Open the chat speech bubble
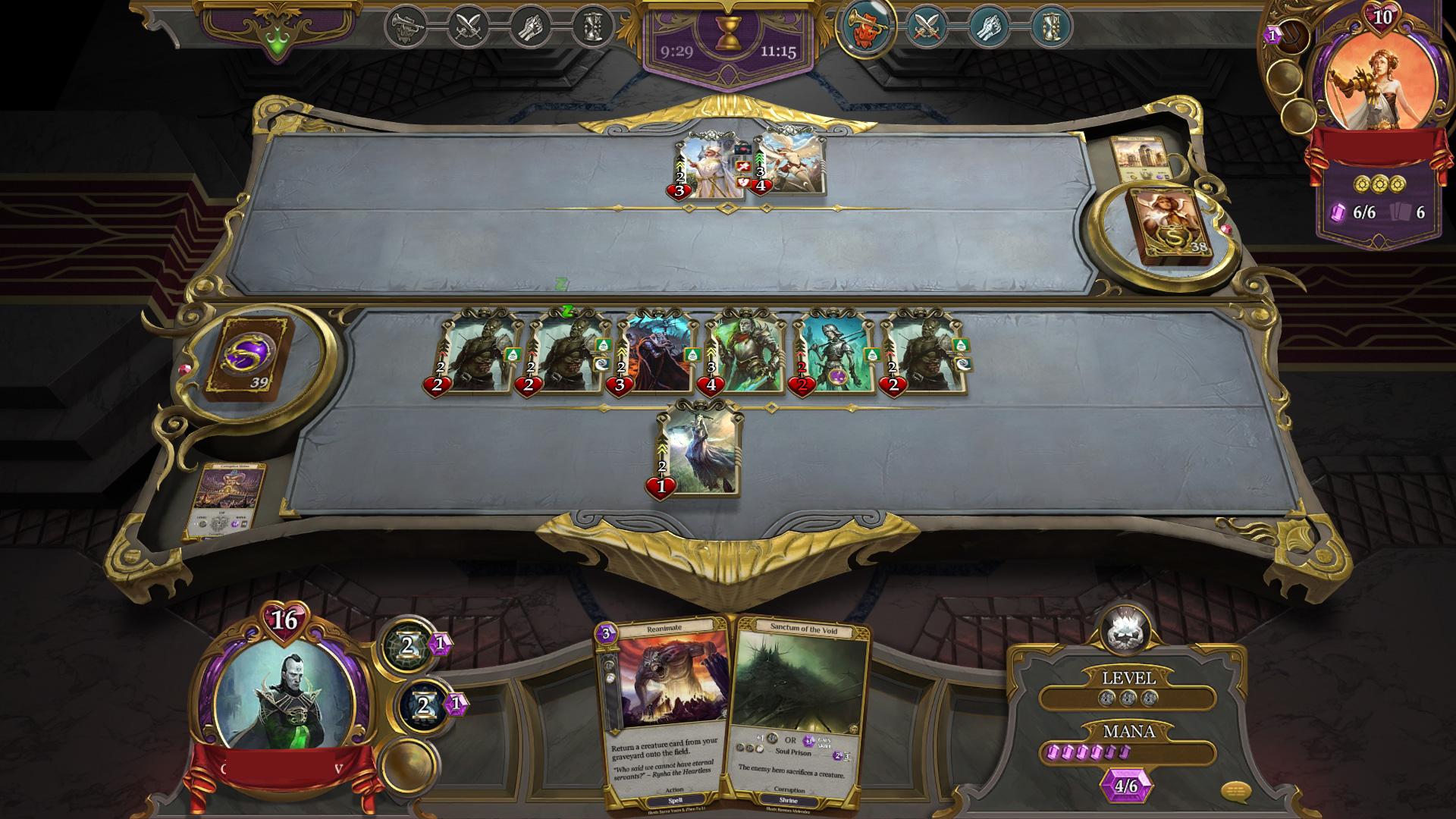The height and width of the screenshot is (819, 1456). [x=1235, y=793]
